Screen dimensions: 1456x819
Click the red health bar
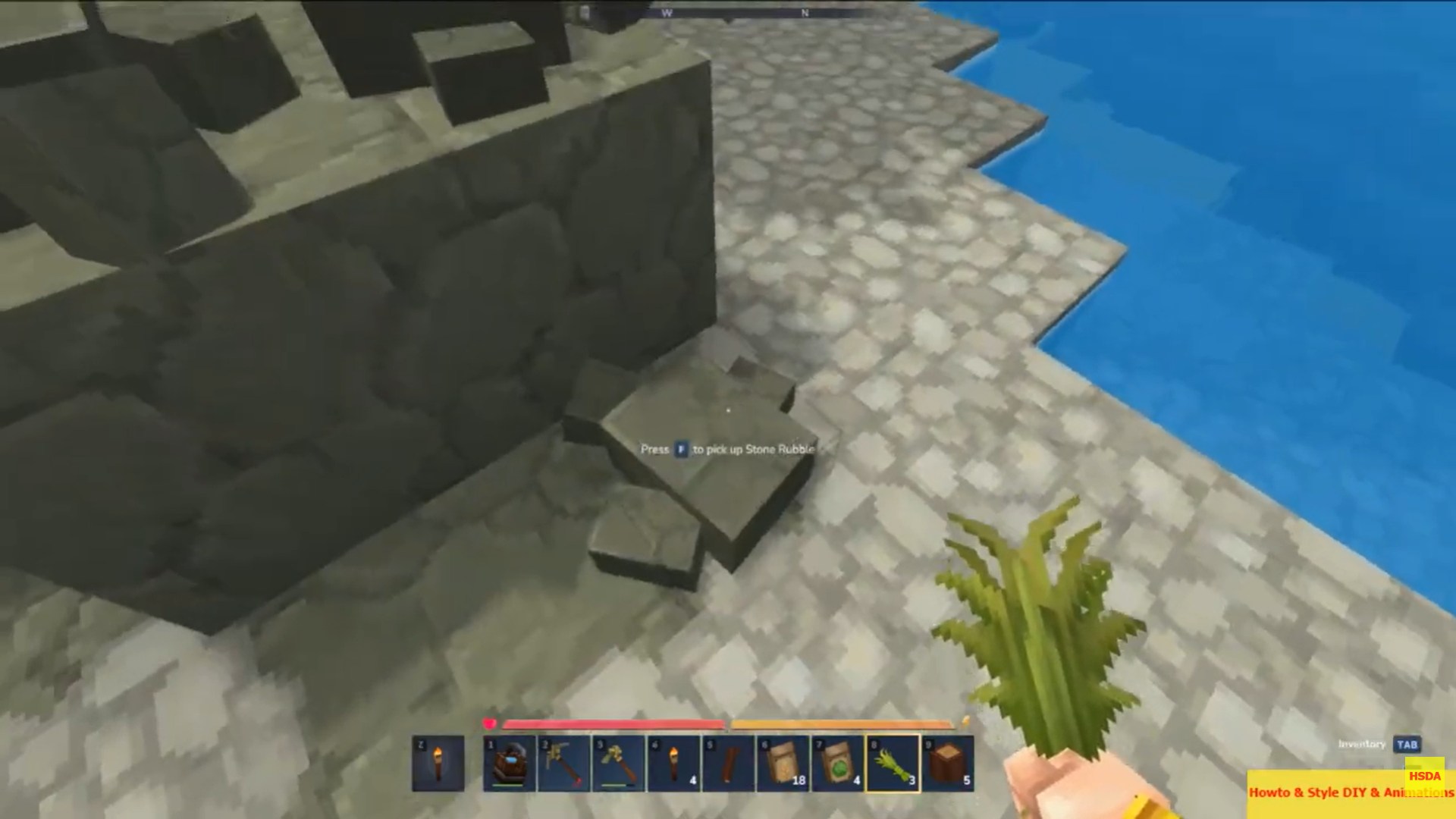click(614, 722)
